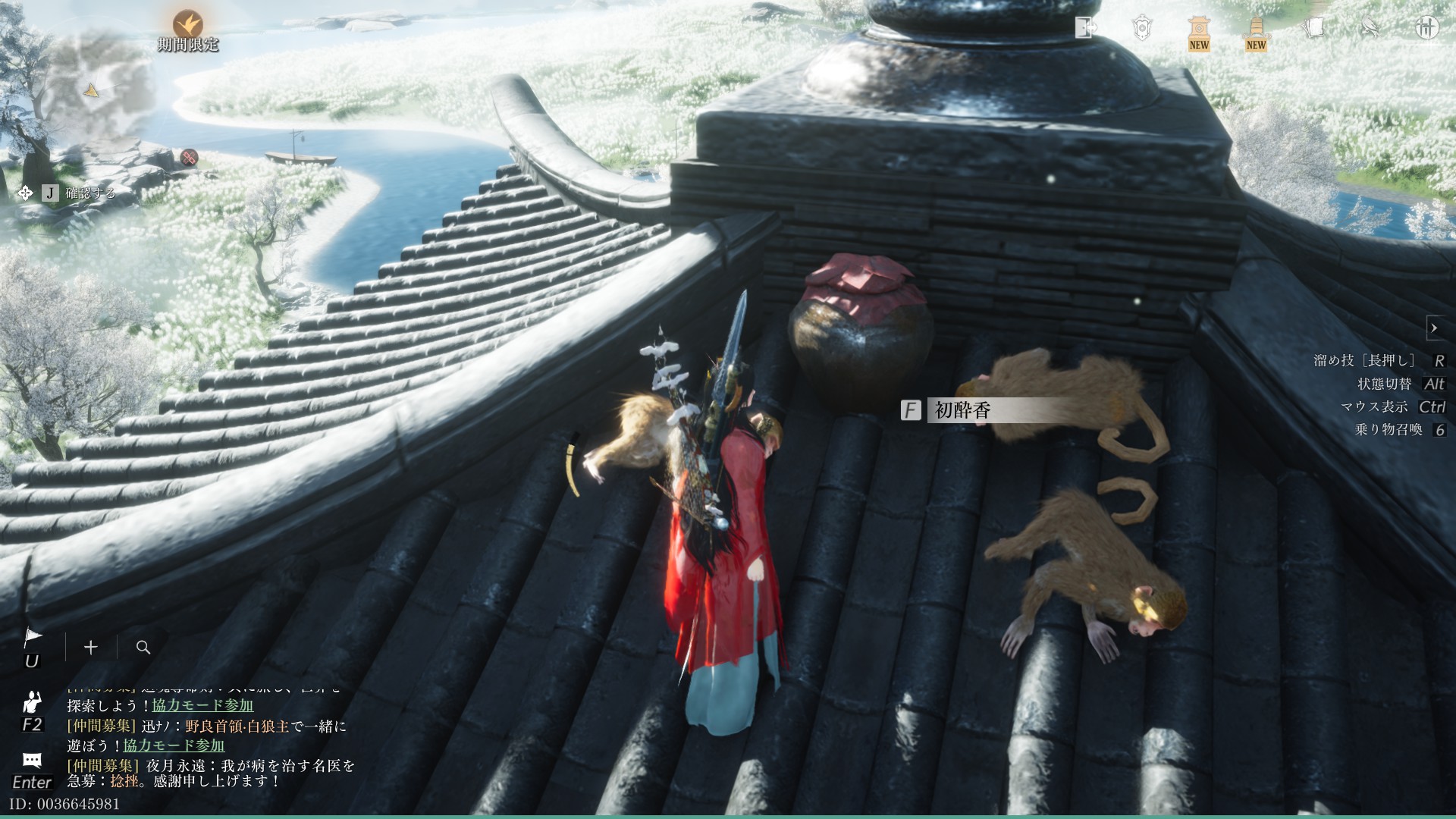The width and height of the screenshot is (1456, 819).
Task: Click the red crossed-chain icon beside the minimap
Action: tap(189, 157)
